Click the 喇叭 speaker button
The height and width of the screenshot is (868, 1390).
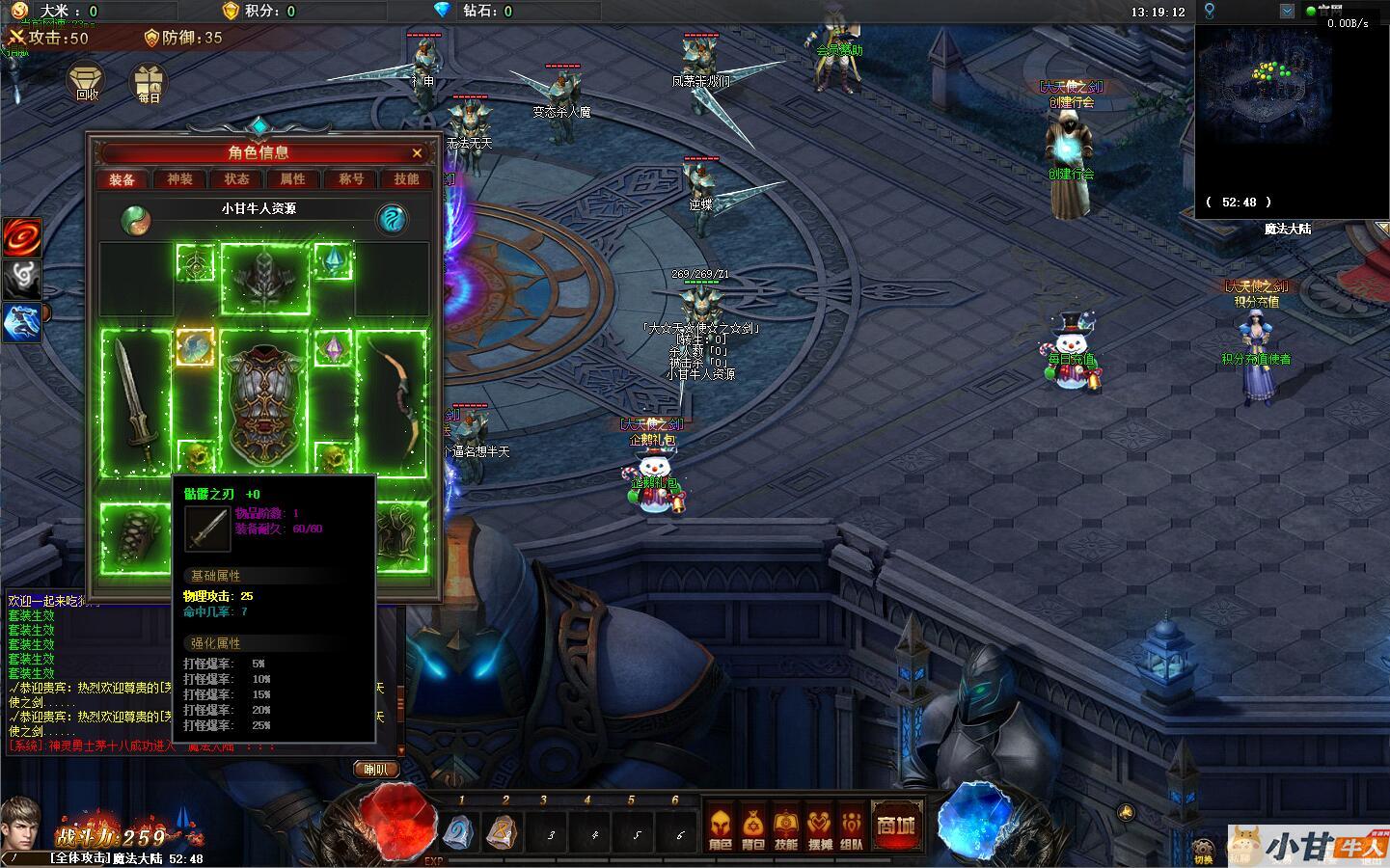tap(375, 769)
